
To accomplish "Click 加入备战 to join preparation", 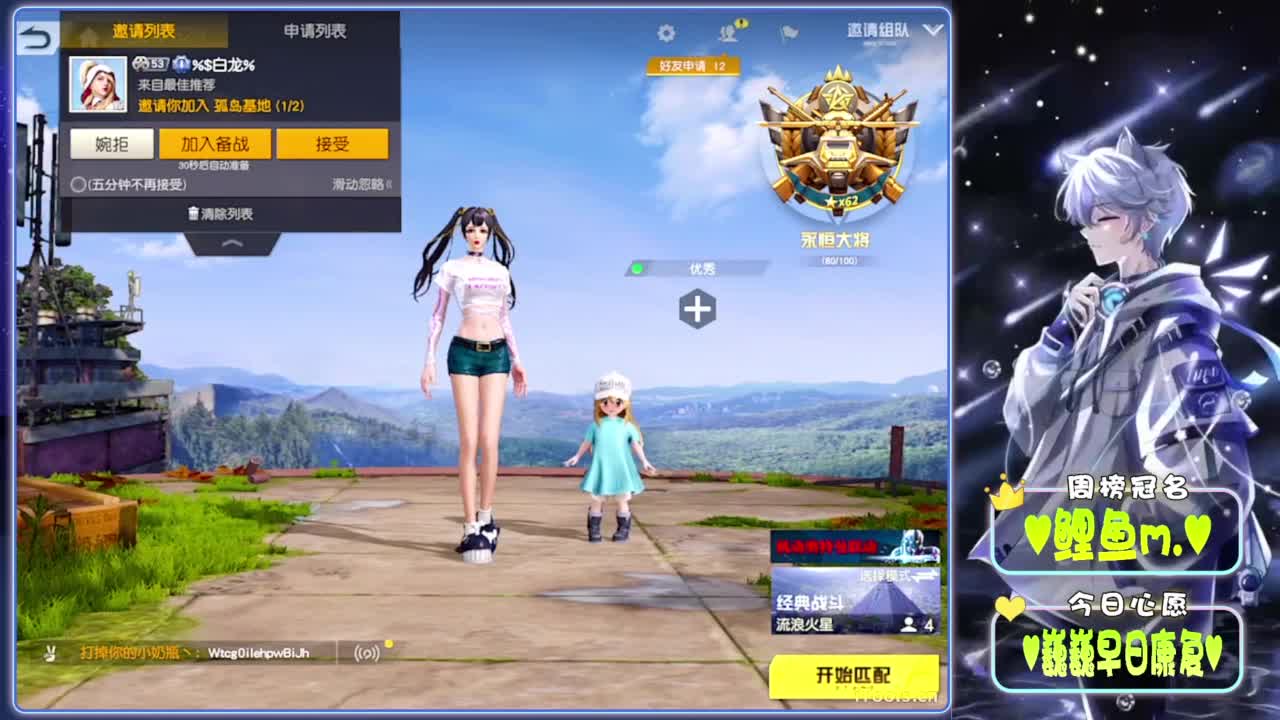I will click(x=218, y=144).
